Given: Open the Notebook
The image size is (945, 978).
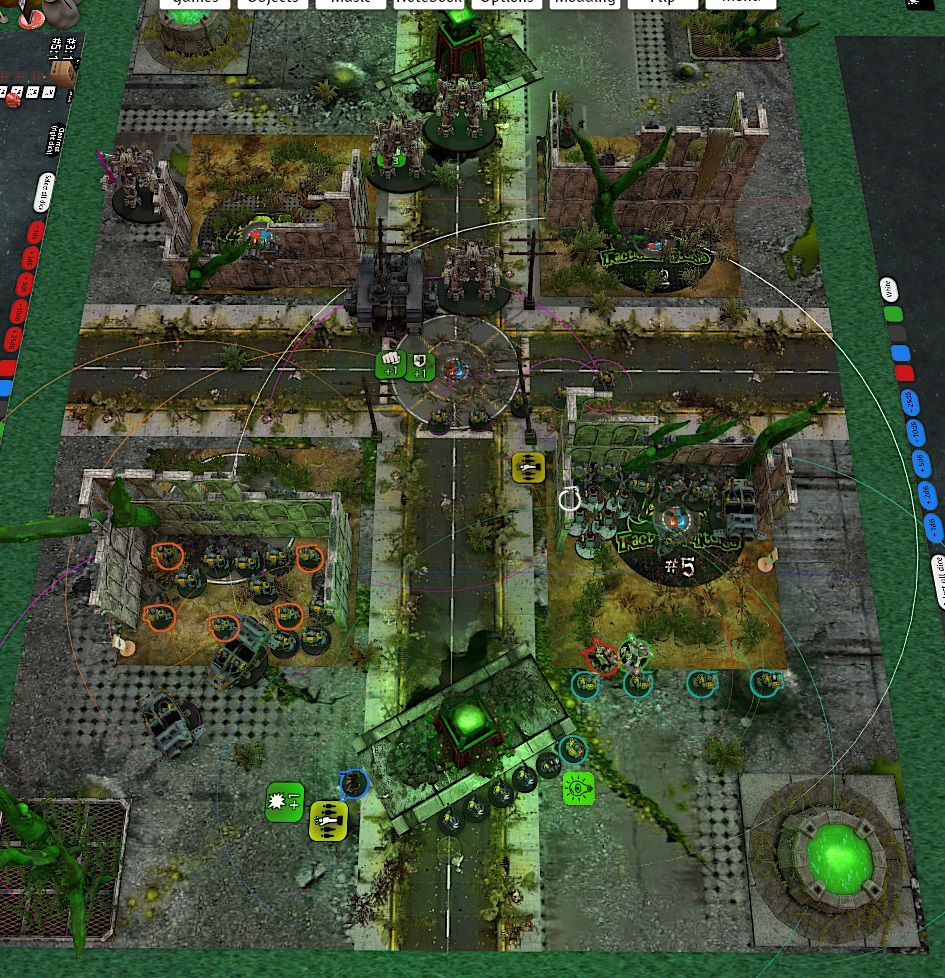Looking at the screenshot, I should point(428,3).
